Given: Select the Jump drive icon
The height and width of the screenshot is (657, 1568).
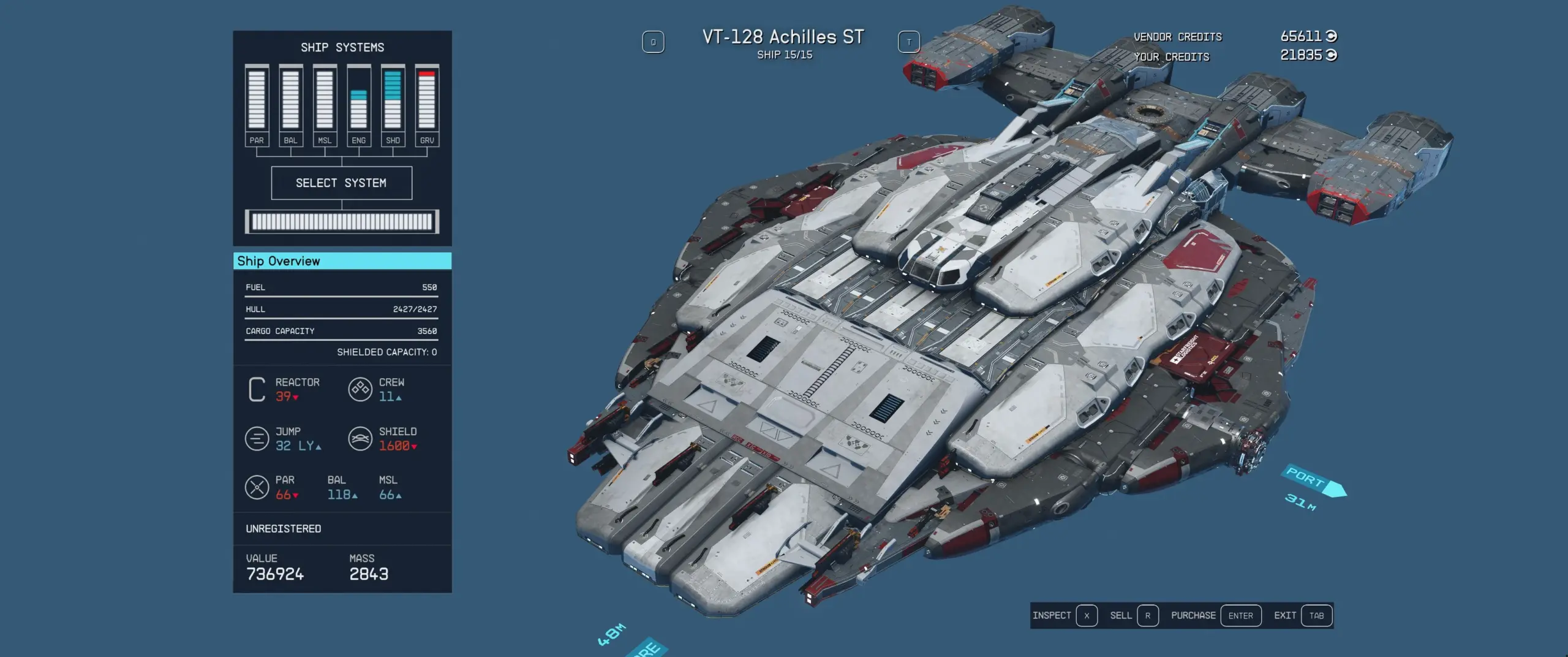Looking at the screenshot, I should (x=257, y=438).
